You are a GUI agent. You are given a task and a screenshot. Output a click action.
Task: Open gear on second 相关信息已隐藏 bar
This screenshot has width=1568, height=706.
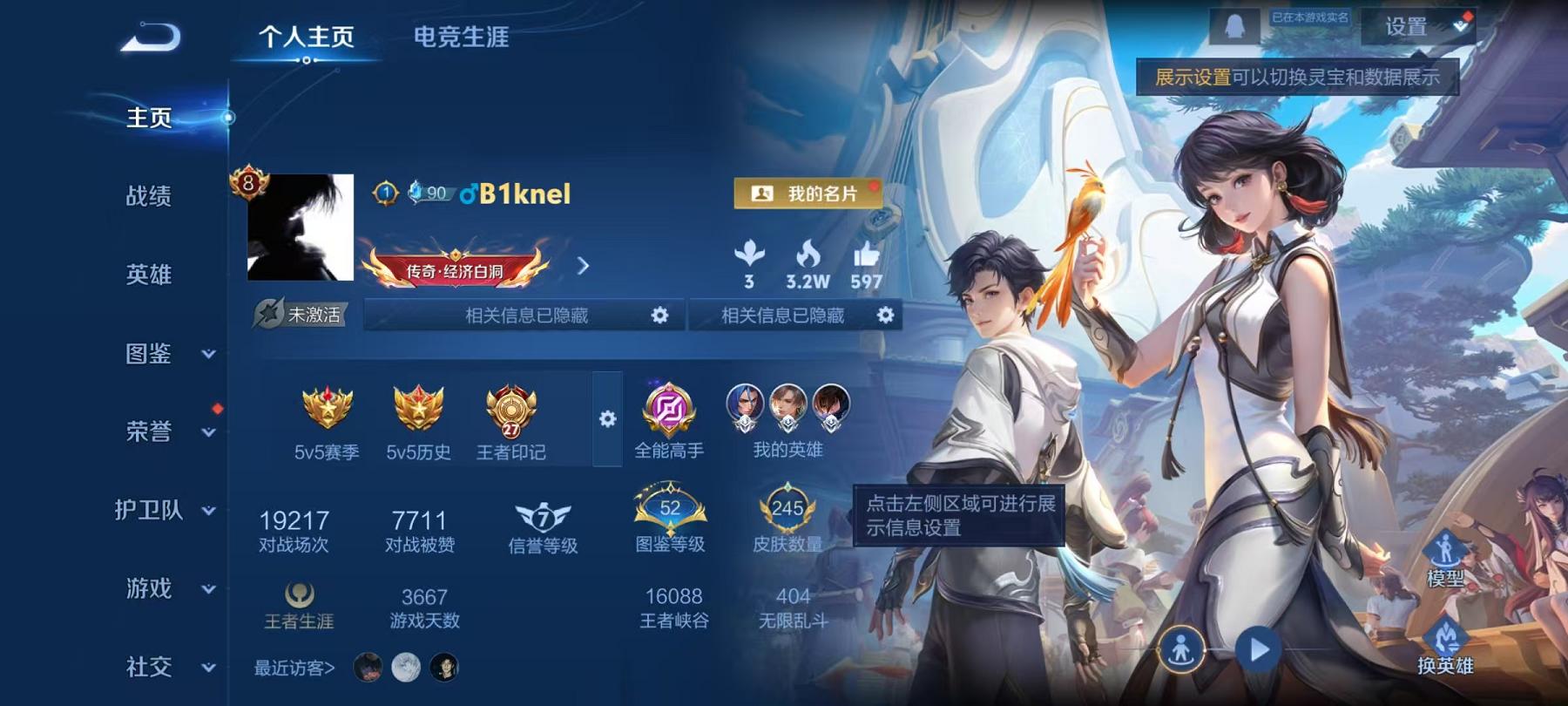[x=885, y=316]
